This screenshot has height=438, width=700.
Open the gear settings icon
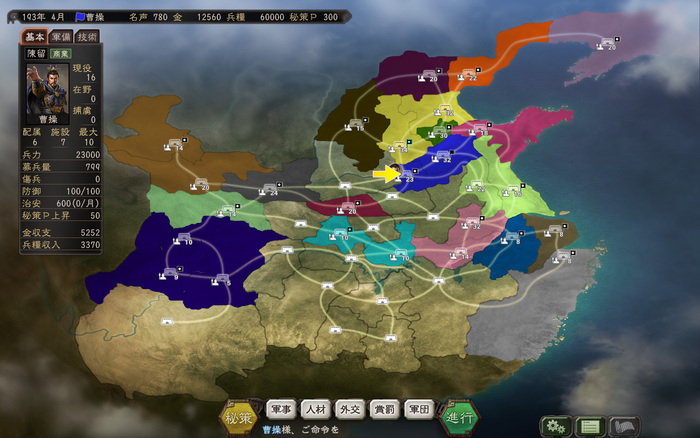tap(555, 425)
